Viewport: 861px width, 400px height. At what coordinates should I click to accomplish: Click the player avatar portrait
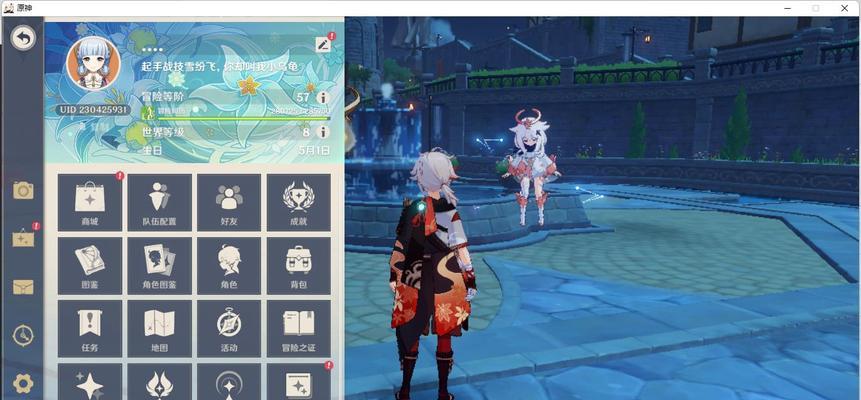point(92,61)
